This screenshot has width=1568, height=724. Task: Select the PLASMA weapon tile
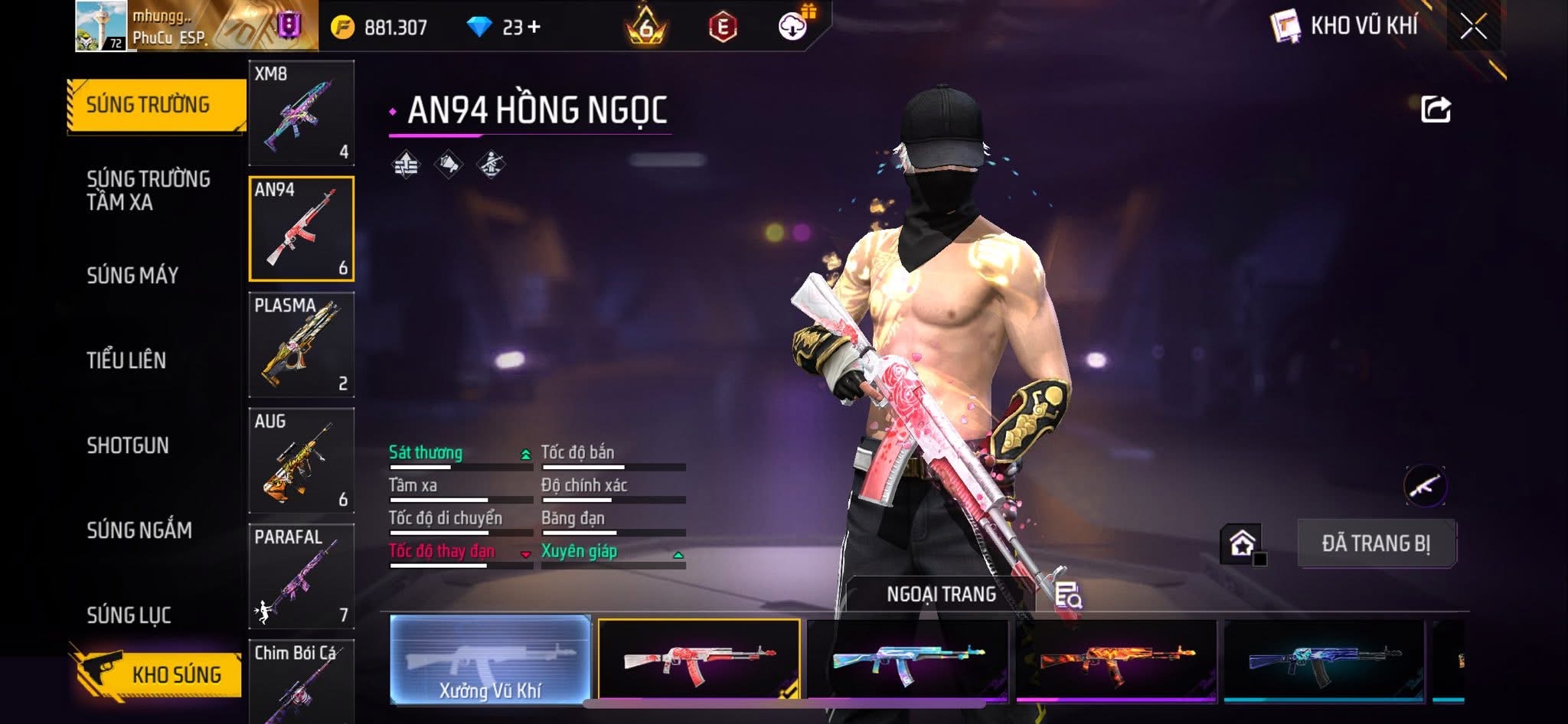click(302, 344)
